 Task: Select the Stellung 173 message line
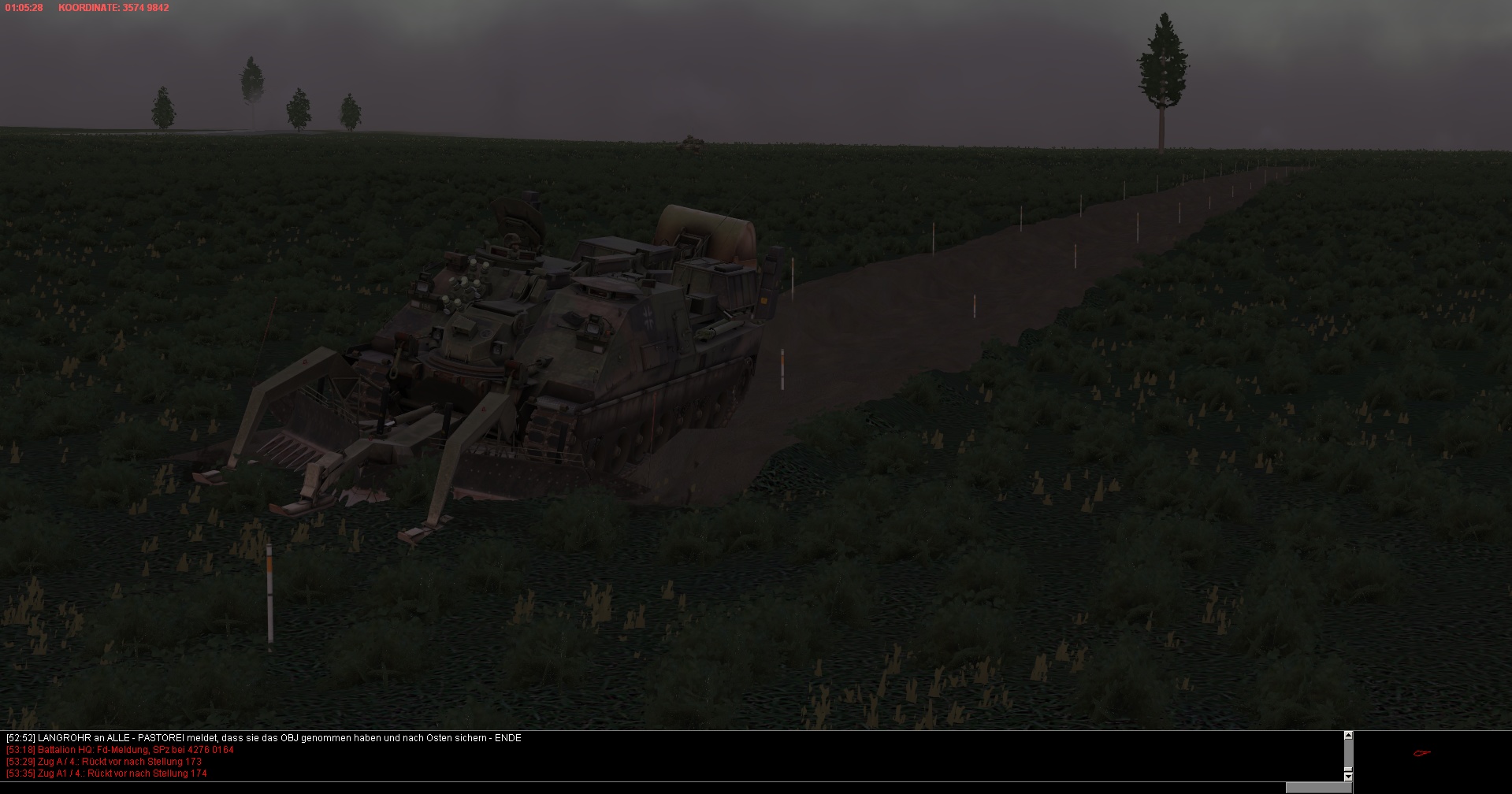click(x=103, y=762)
